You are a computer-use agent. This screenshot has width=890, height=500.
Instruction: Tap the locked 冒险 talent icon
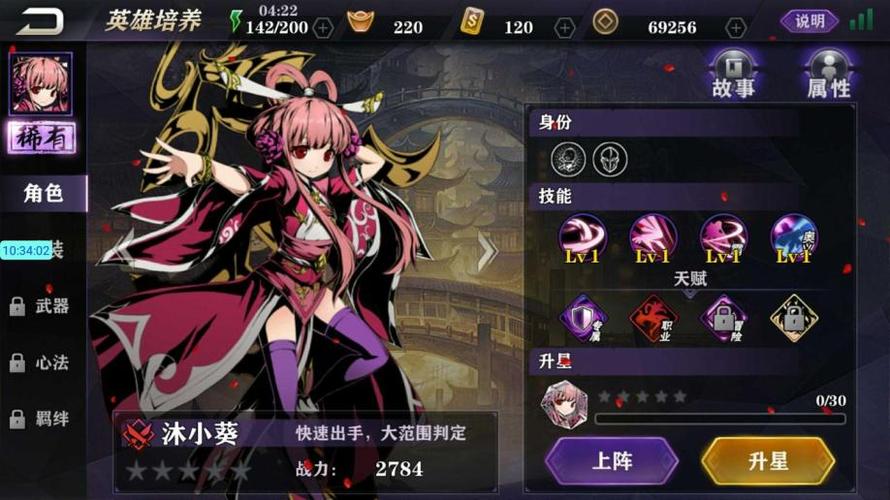pos(723,317)
